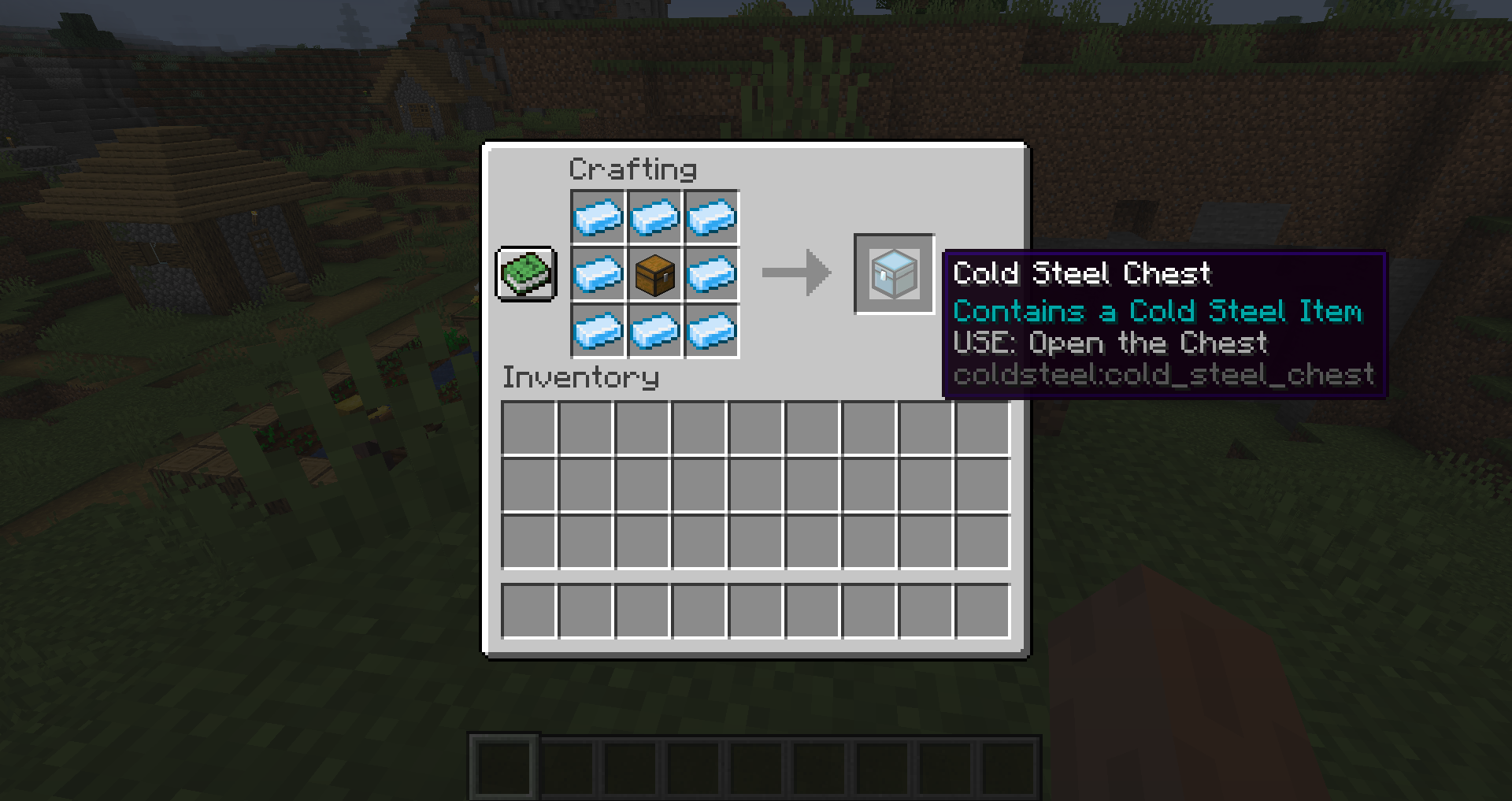Click the ingot right of the chest
1512x801 pixels.
pyautogui.click(x=712, y=274)
